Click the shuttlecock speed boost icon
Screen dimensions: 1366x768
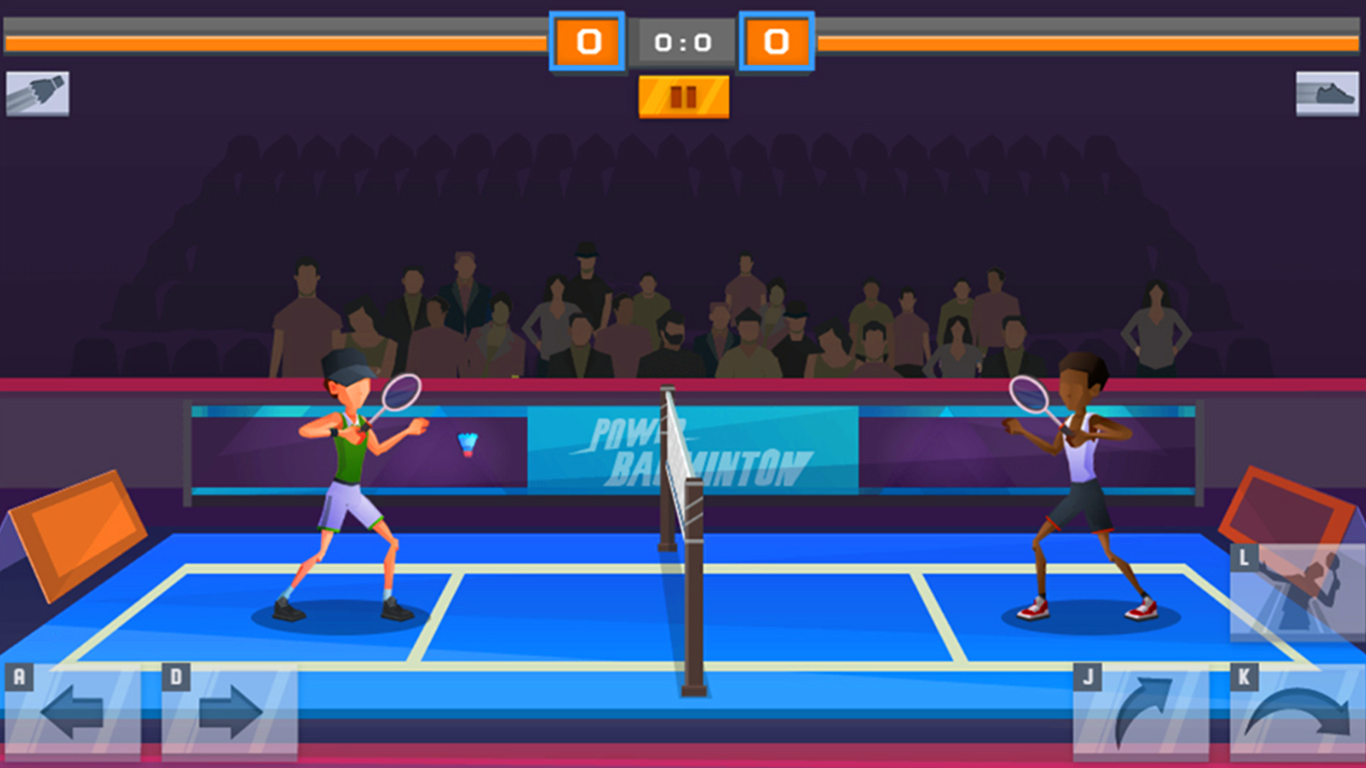coord(37,92)
